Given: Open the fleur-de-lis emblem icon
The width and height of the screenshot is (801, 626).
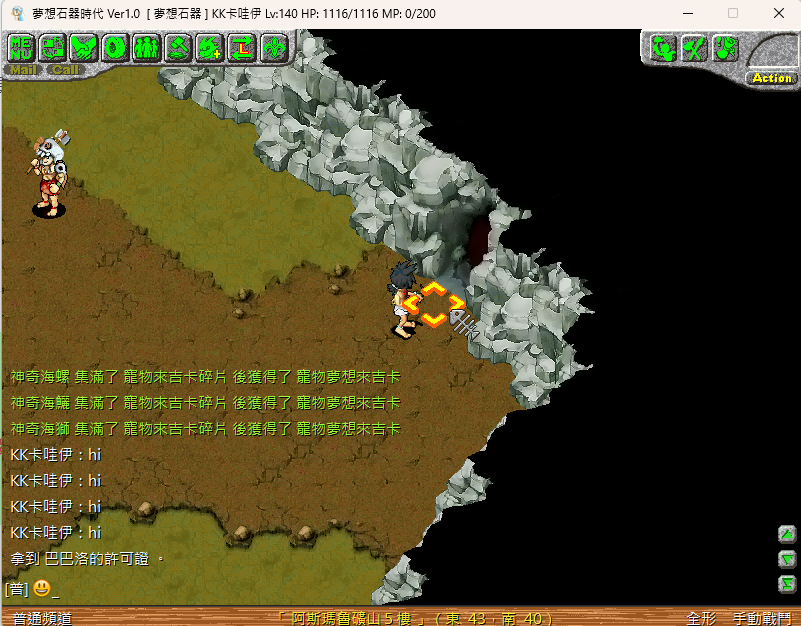Looking at the screenshot, I should tap(274, 47).
